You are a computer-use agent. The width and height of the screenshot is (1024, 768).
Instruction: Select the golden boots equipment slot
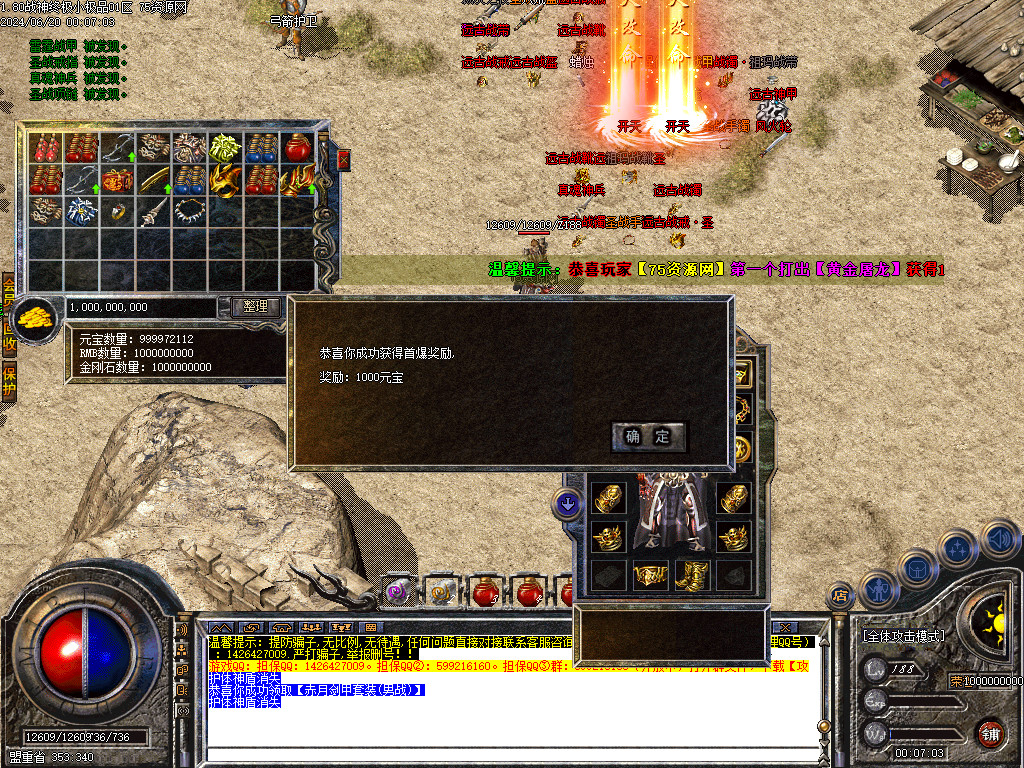[691, 575]
